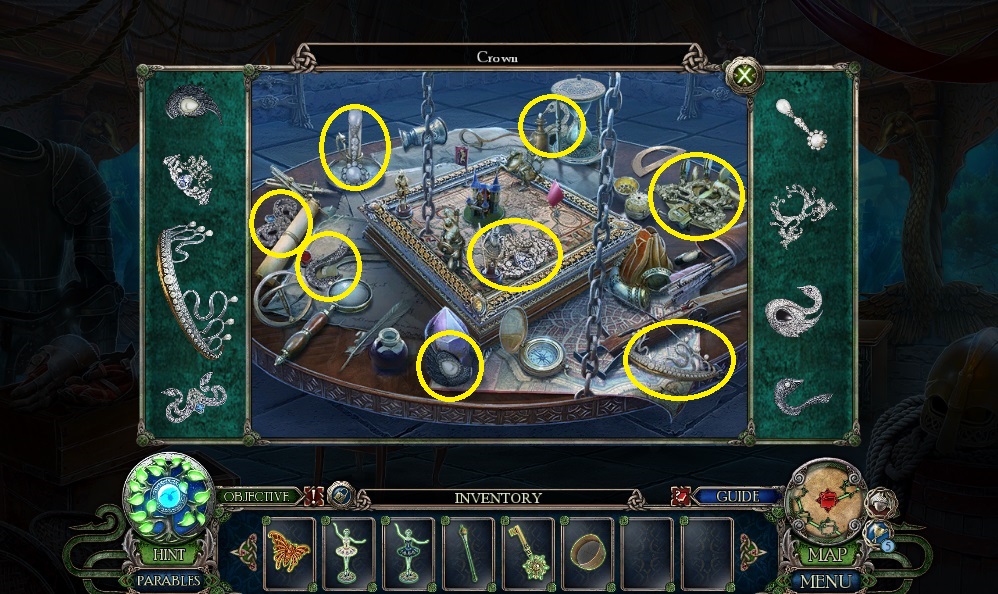
Task: Pick the green scepter from inventory
Action: (467, 552)
